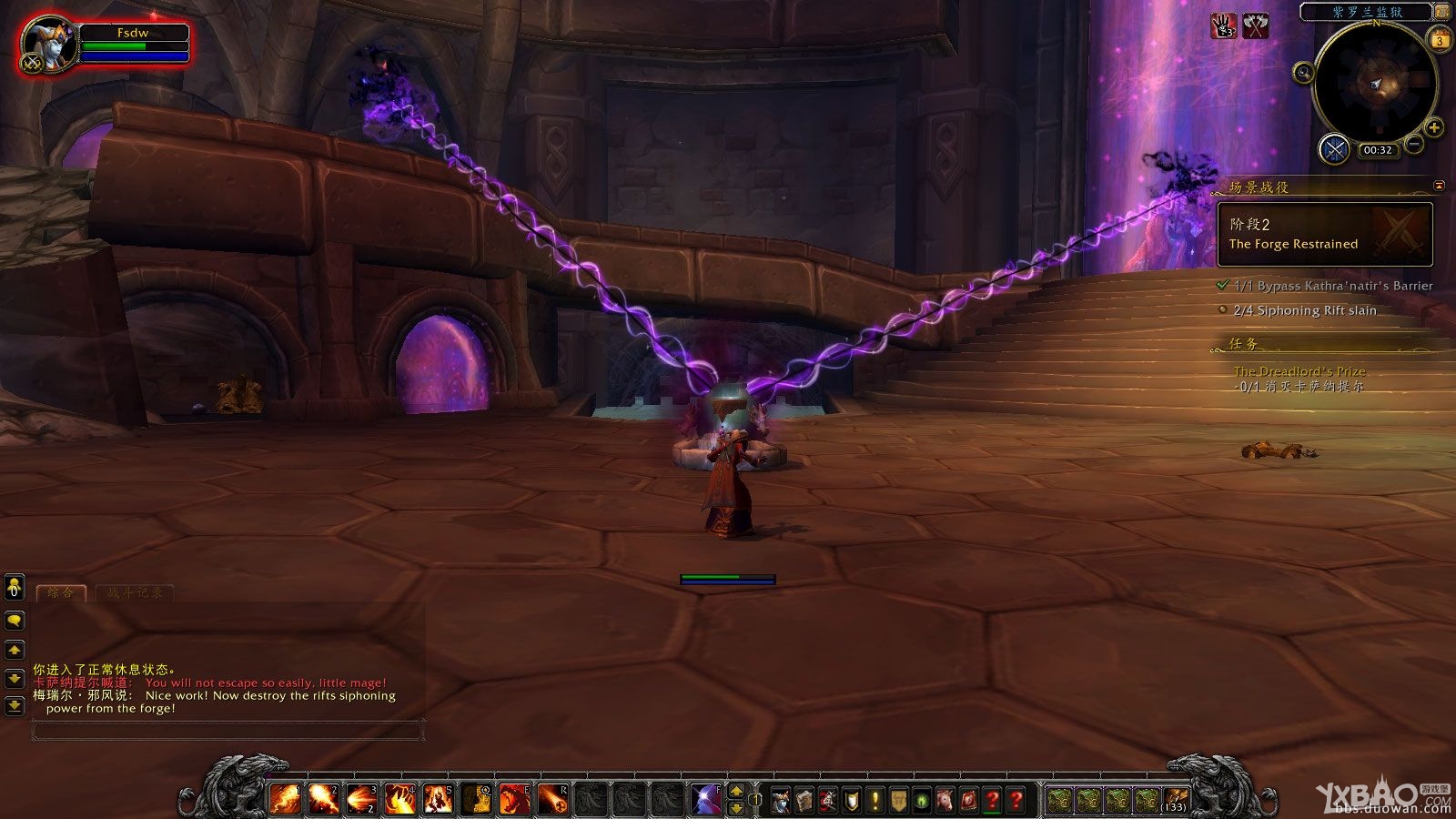Open the crossed-swords scenario queue button
This screenshot has height=819, width=1456.
1334,148
